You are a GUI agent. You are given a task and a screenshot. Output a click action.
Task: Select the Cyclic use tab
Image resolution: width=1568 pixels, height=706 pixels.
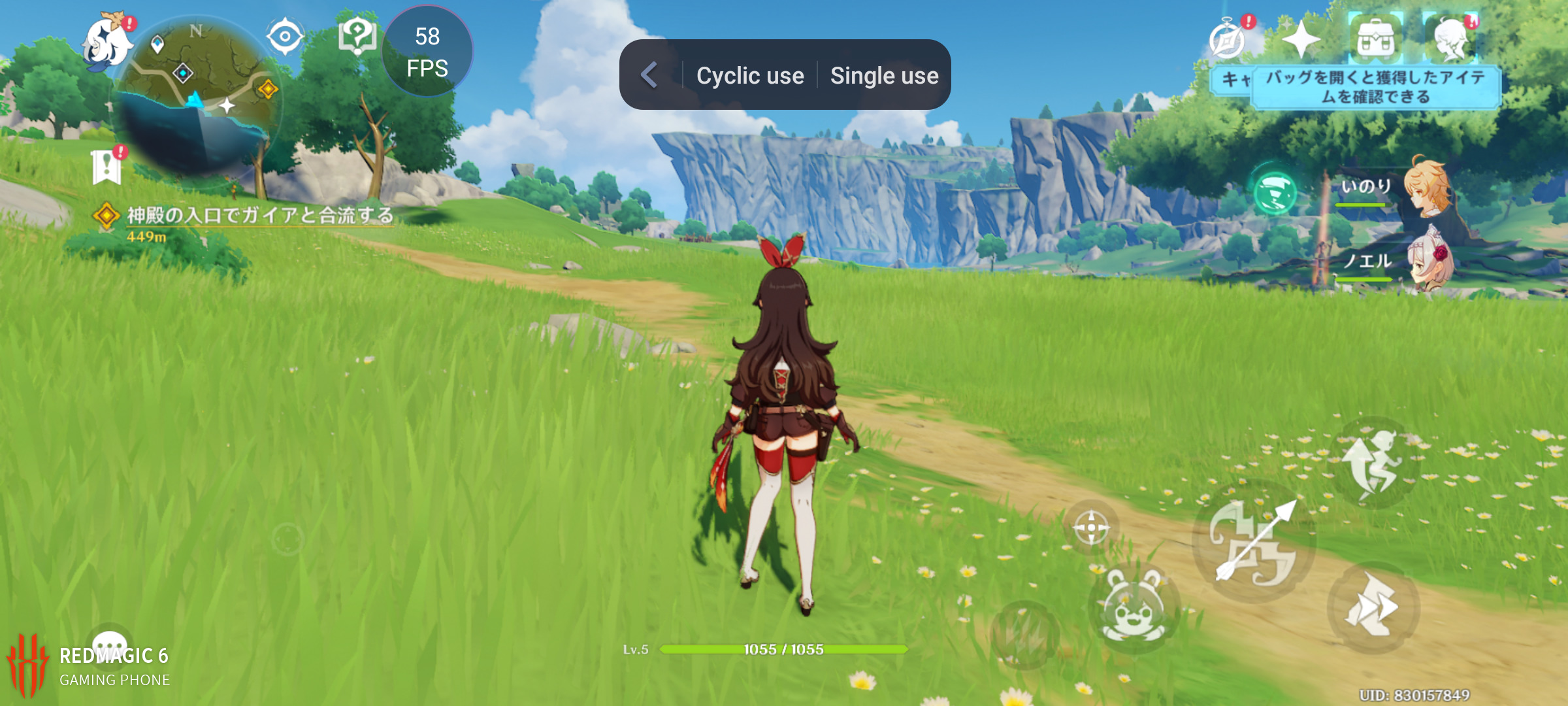[750, 75]
